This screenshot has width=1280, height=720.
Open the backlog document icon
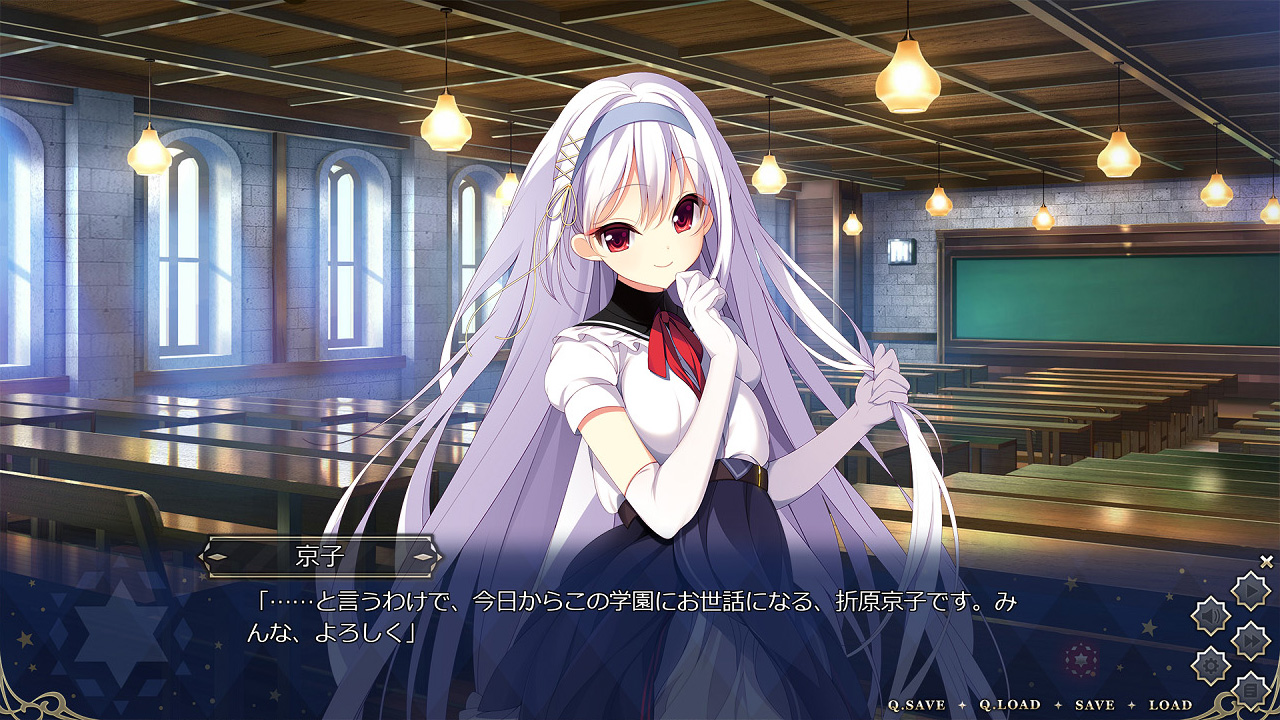1250,689
